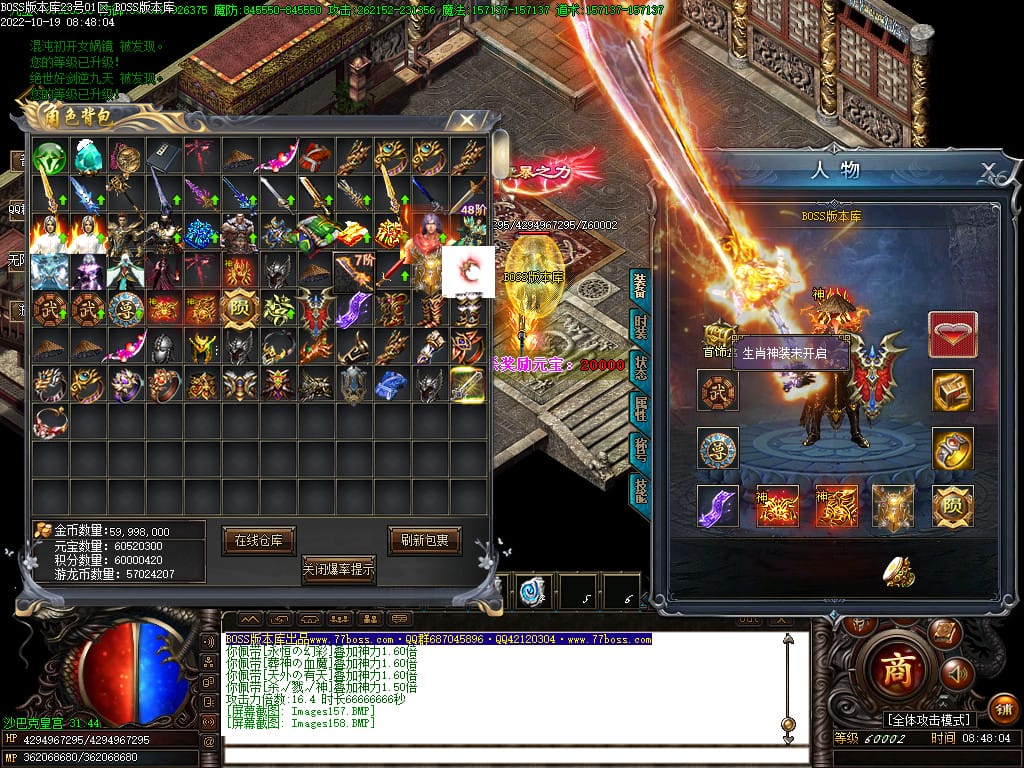This screenshot has height=768, width=1024.
Task: Open the online warehouse (在线仓库)
Action: coord(258,540)
